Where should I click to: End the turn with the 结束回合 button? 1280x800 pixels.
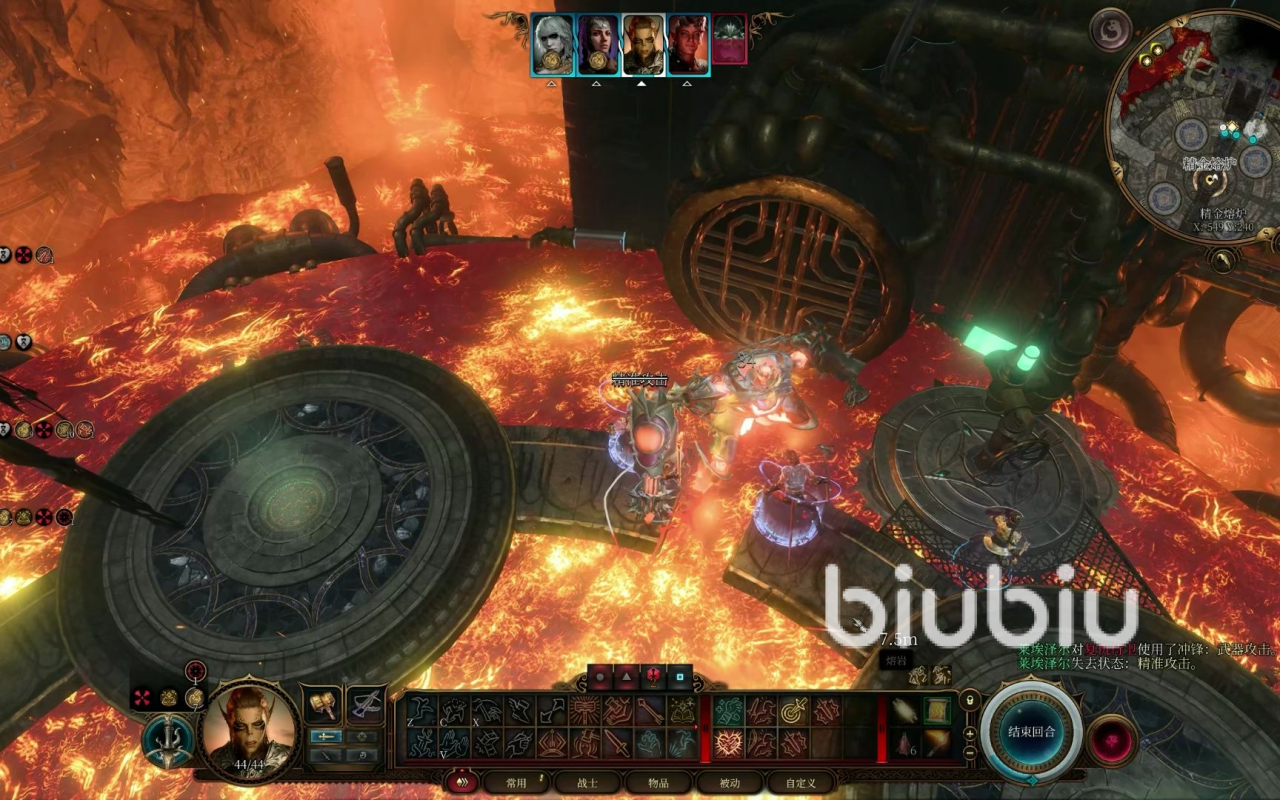(1031, 731)
